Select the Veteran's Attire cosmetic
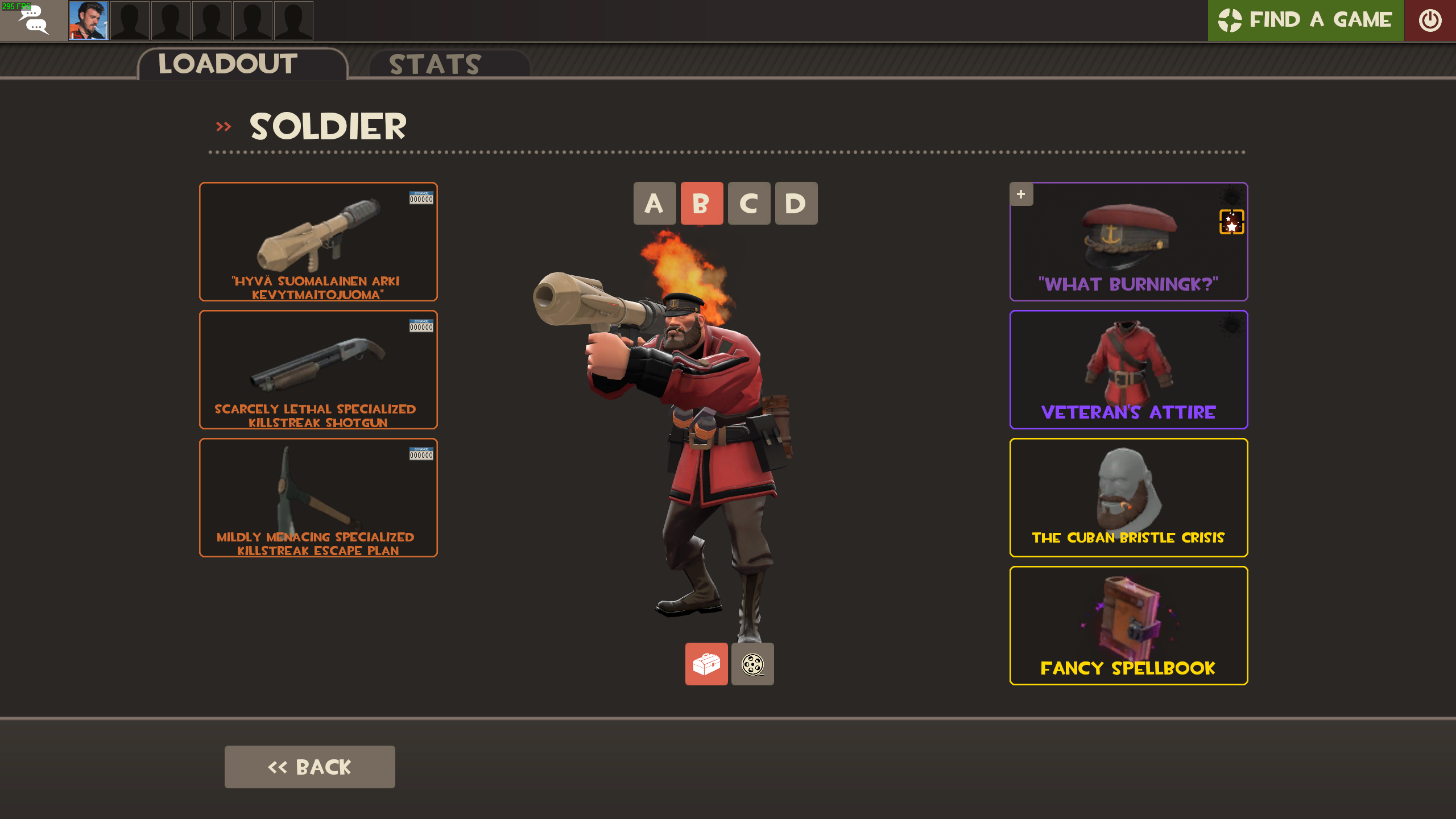 [1128, 369]
